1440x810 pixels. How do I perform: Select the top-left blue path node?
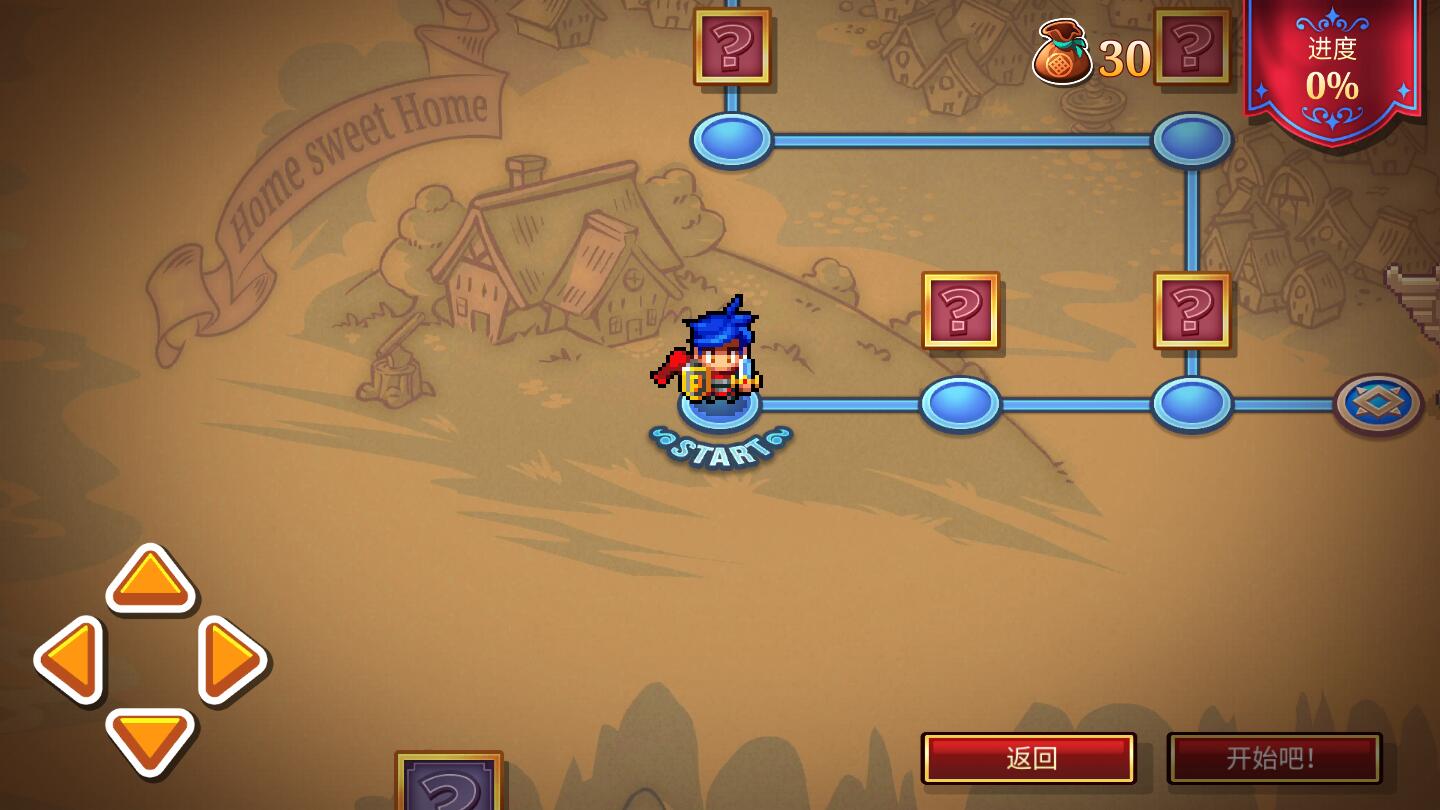731,140
